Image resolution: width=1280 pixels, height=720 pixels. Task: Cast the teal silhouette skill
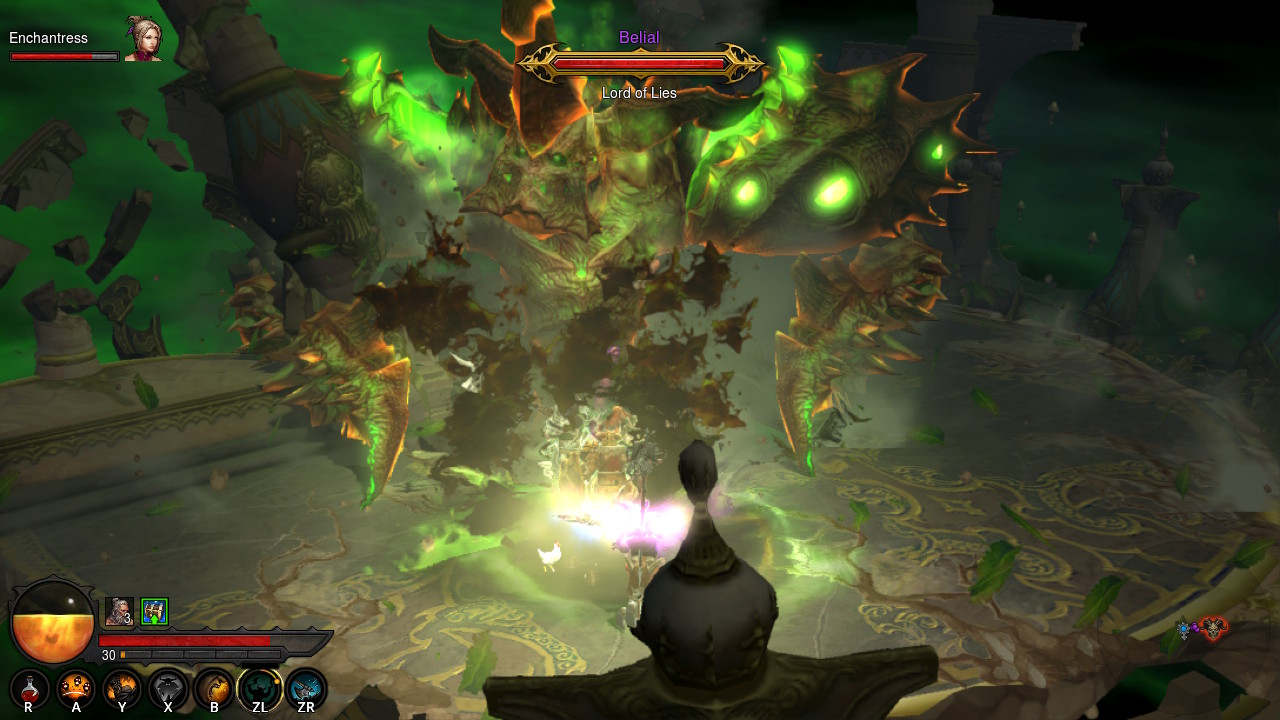[x=260, y=688]
